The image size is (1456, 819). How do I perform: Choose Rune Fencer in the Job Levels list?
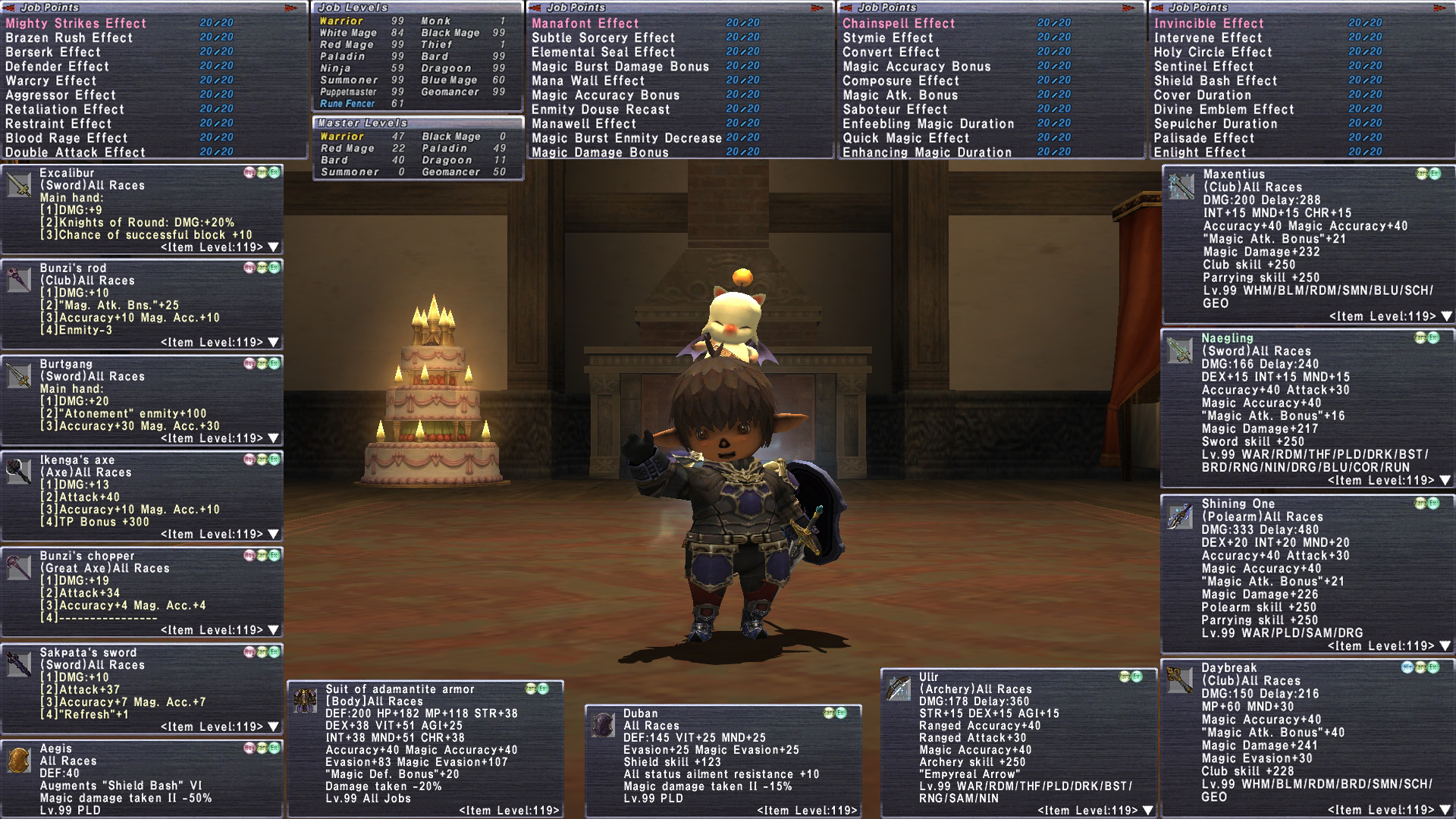click(x=347, y=104)
